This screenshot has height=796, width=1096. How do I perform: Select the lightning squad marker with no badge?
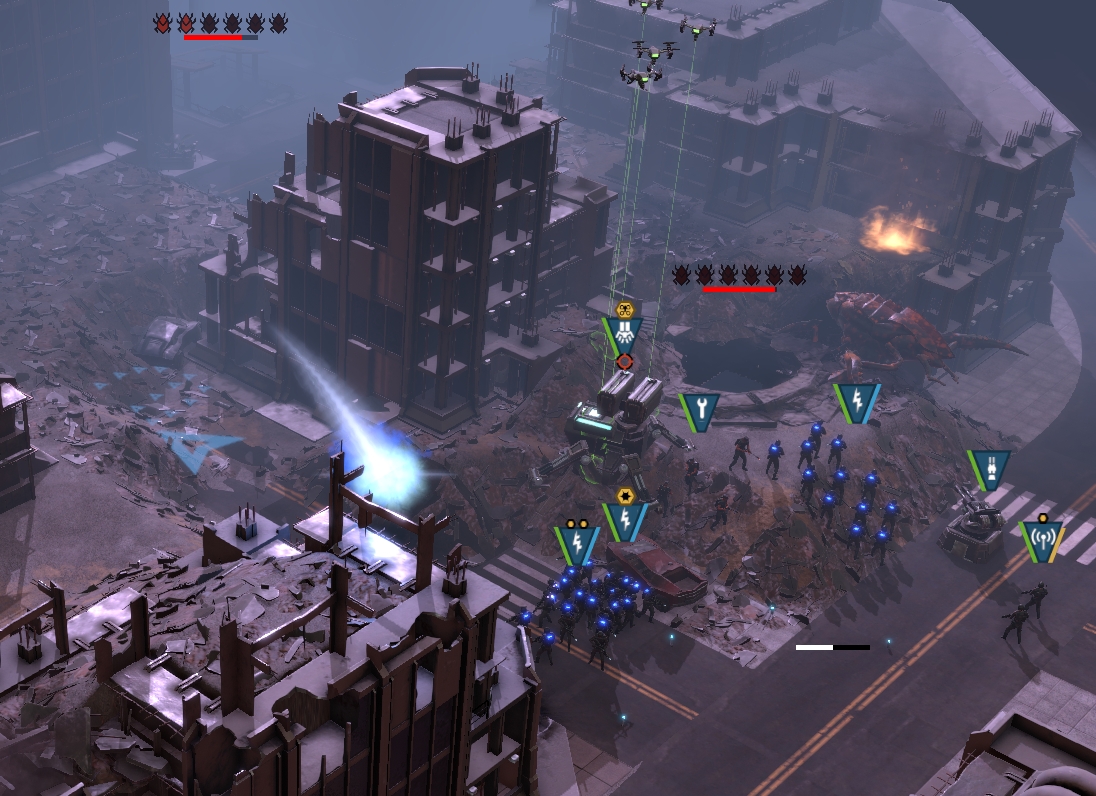tap(857, 401)
